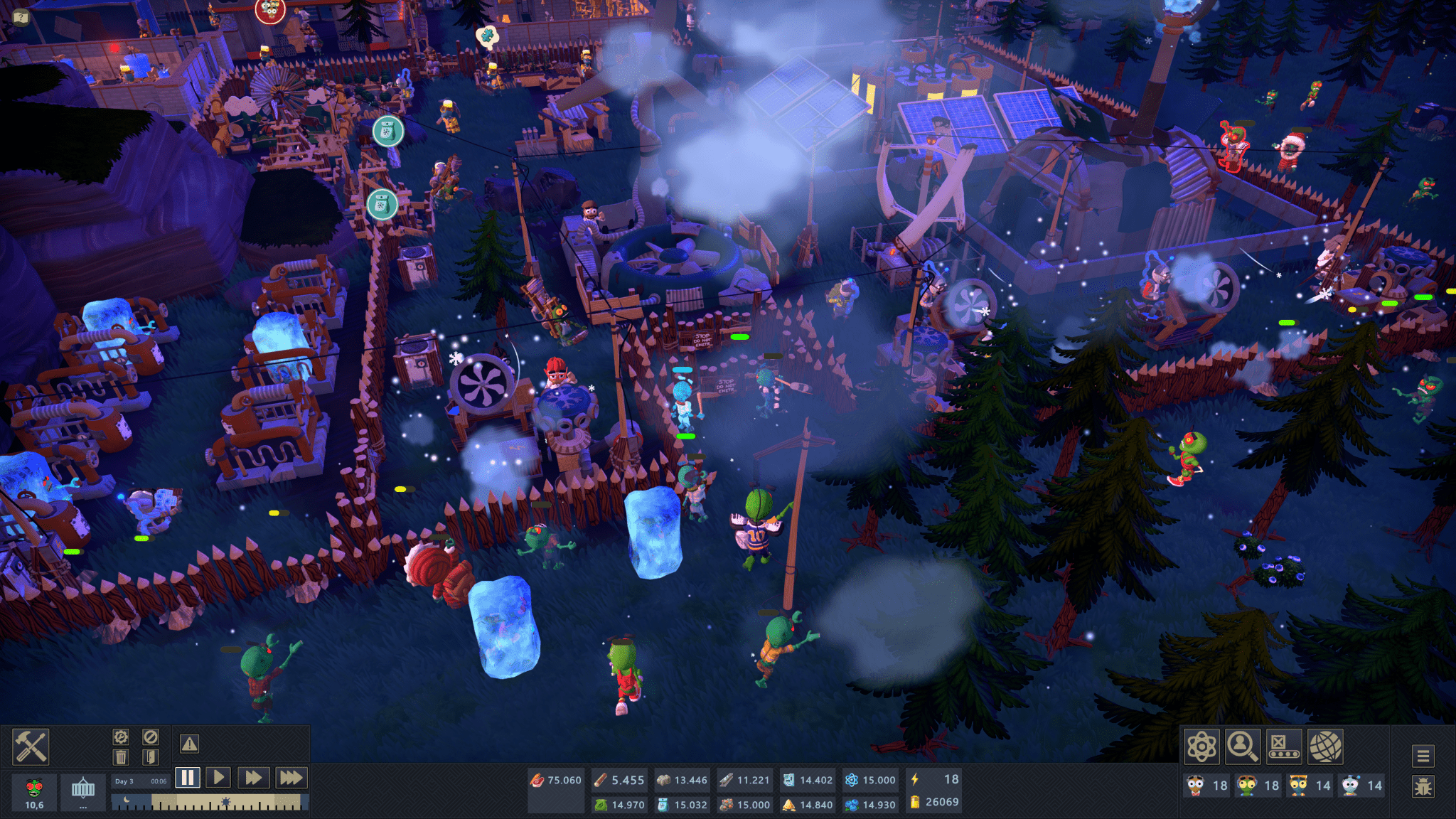This screenshot has width=1456, height=819.
Task: Open the production conveyor overview
Action: coord(1284,746)
